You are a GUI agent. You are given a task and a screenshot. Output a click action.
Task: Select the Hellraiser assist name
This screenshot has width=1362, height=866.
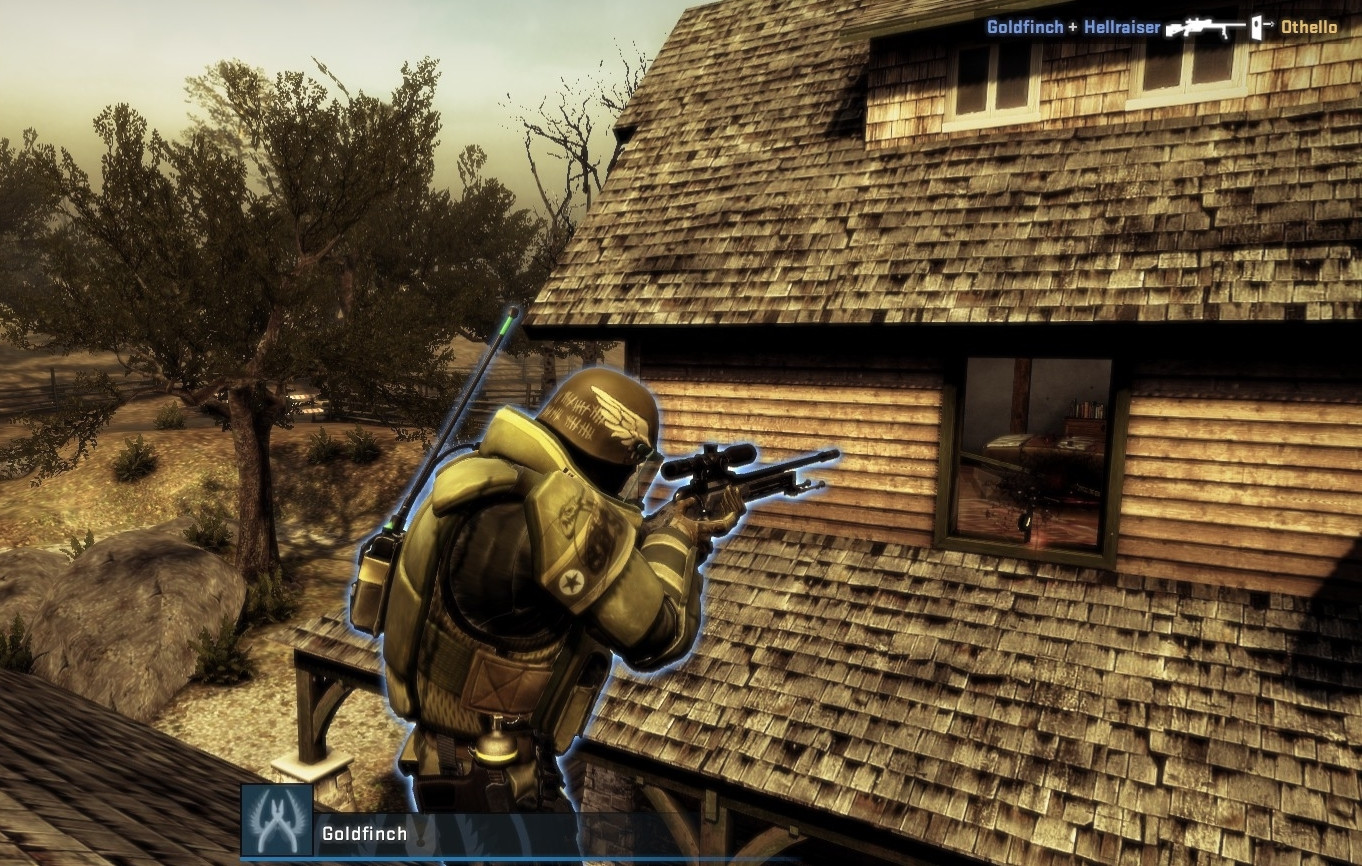1123,27
